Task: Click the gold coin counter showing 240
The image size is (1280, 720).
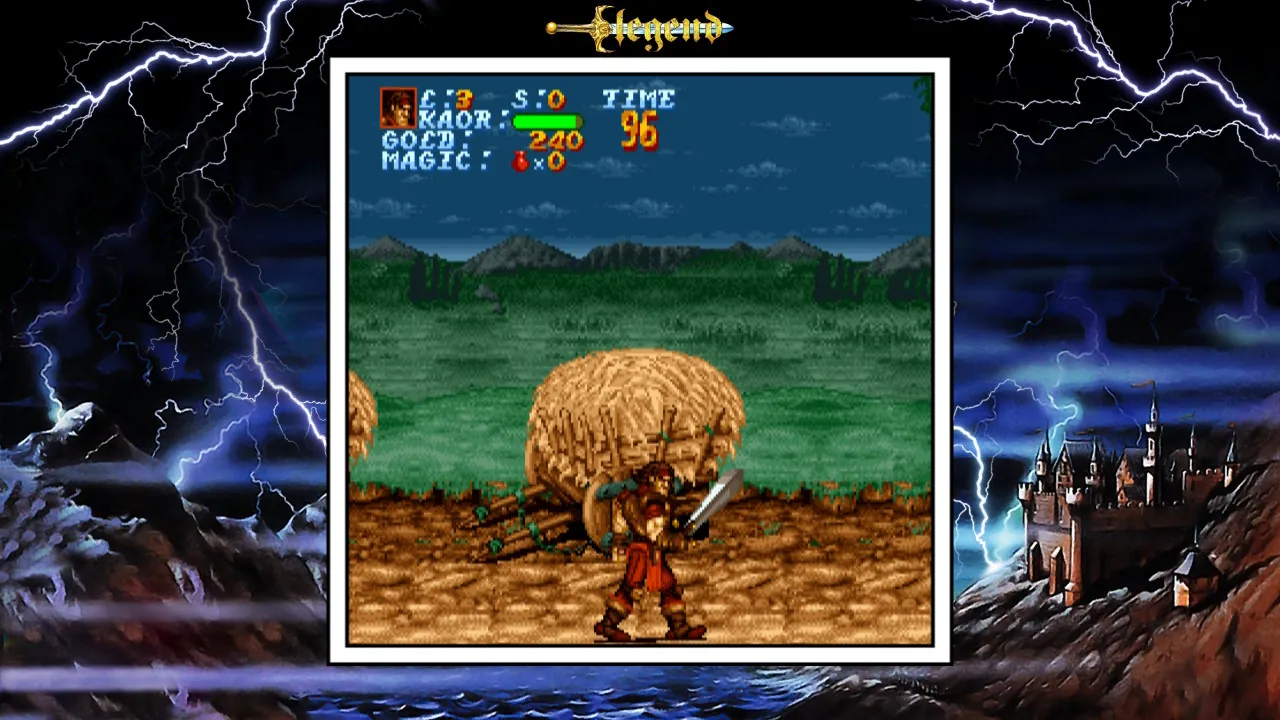Action: [x=557, y=141]
